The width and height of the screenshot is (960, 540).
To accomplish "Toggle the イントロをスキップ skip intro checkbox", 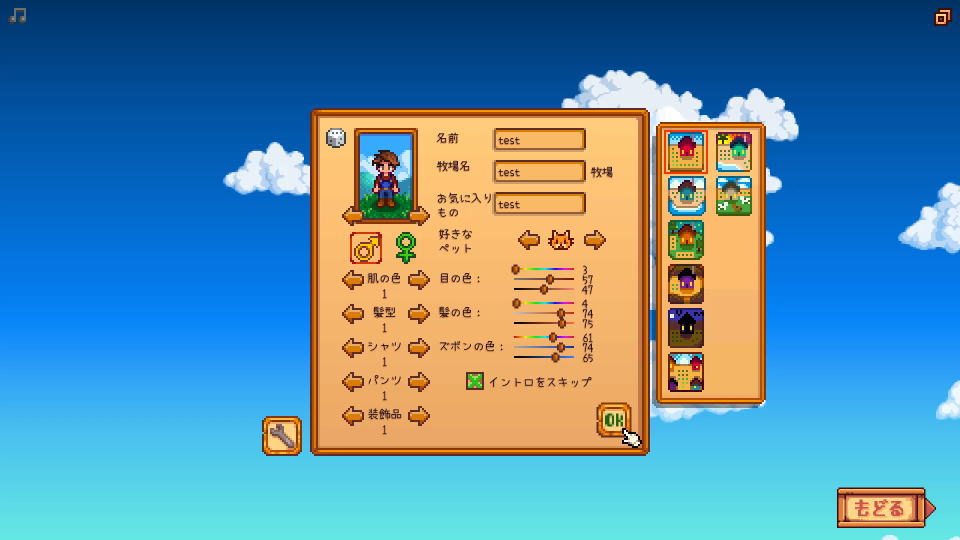I will pos(475,381).
